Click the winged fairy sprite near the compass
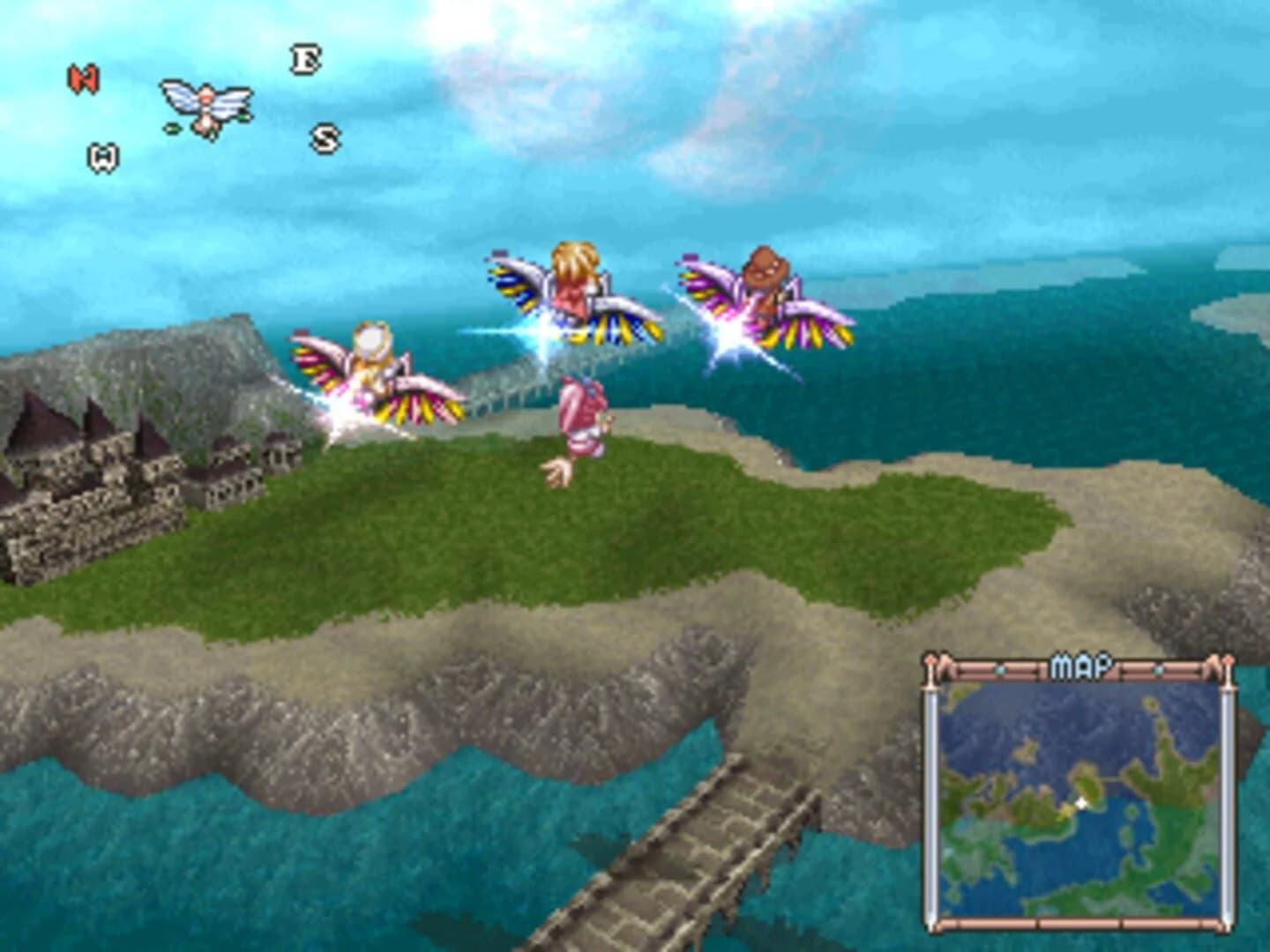This screenshot has width=1270, height=952. (x=205, y=106)
